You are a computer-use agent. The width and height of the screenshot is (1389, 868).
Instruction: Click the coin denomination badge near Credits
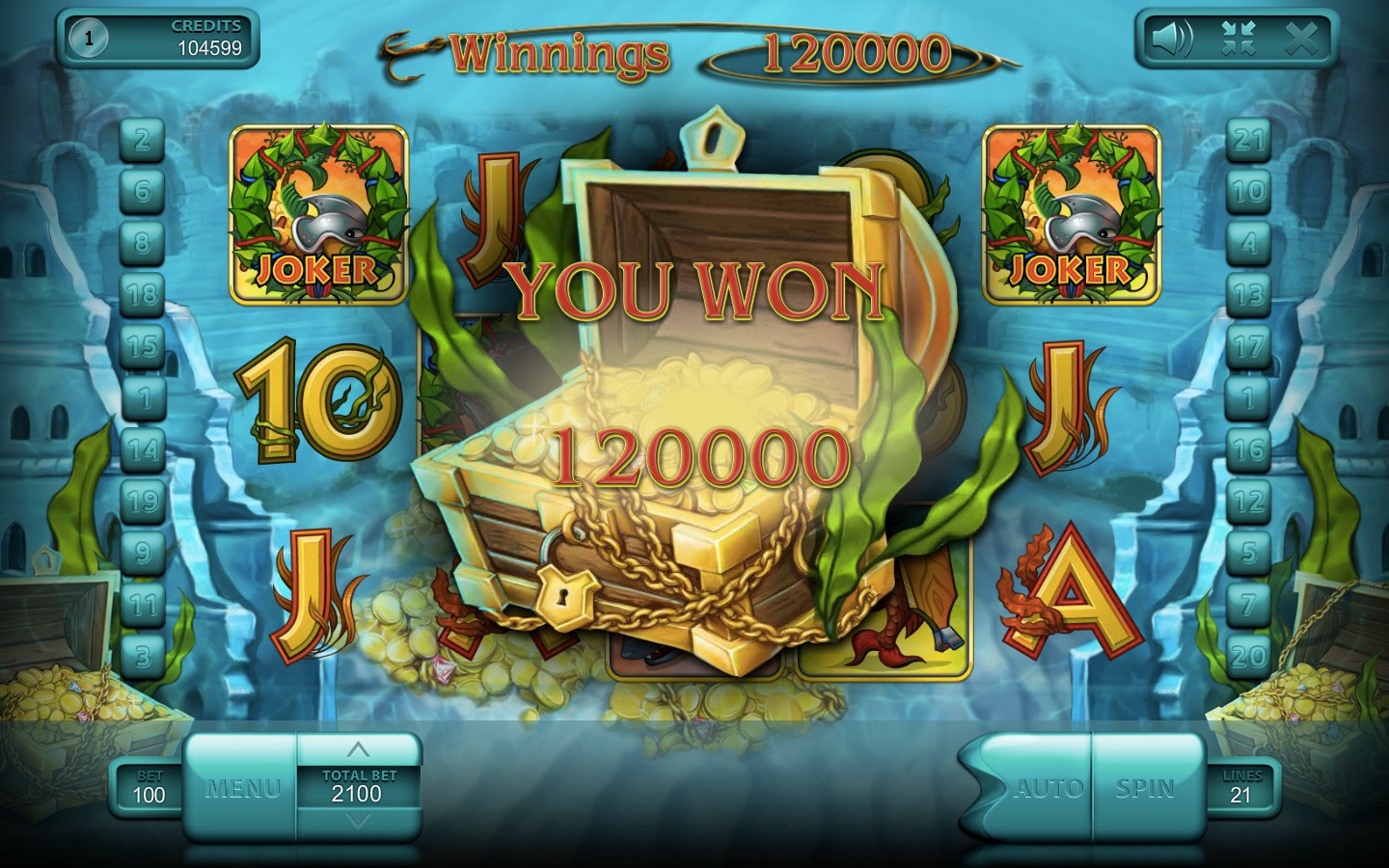90,40
